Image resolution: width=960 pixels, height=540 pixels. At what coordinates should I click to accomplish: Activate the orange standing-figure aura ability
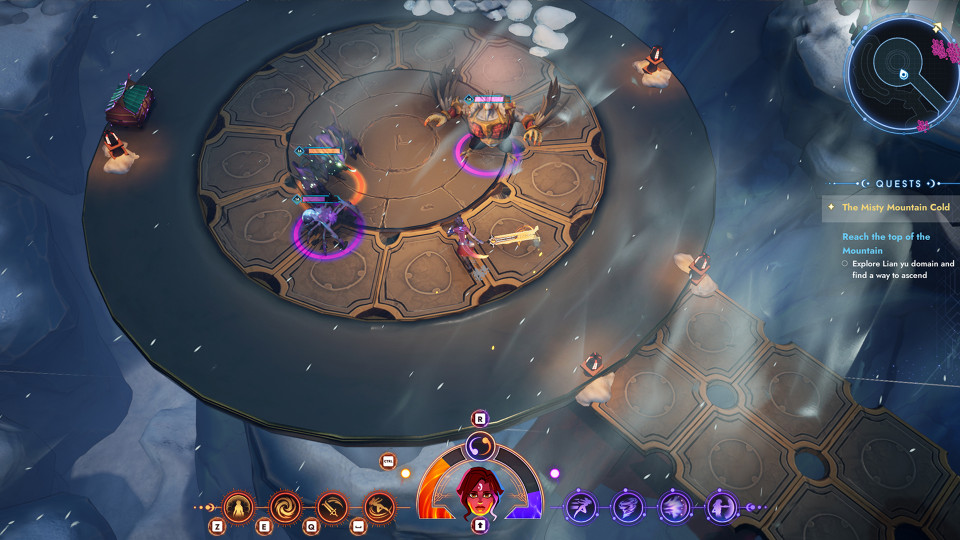[239, 507]
